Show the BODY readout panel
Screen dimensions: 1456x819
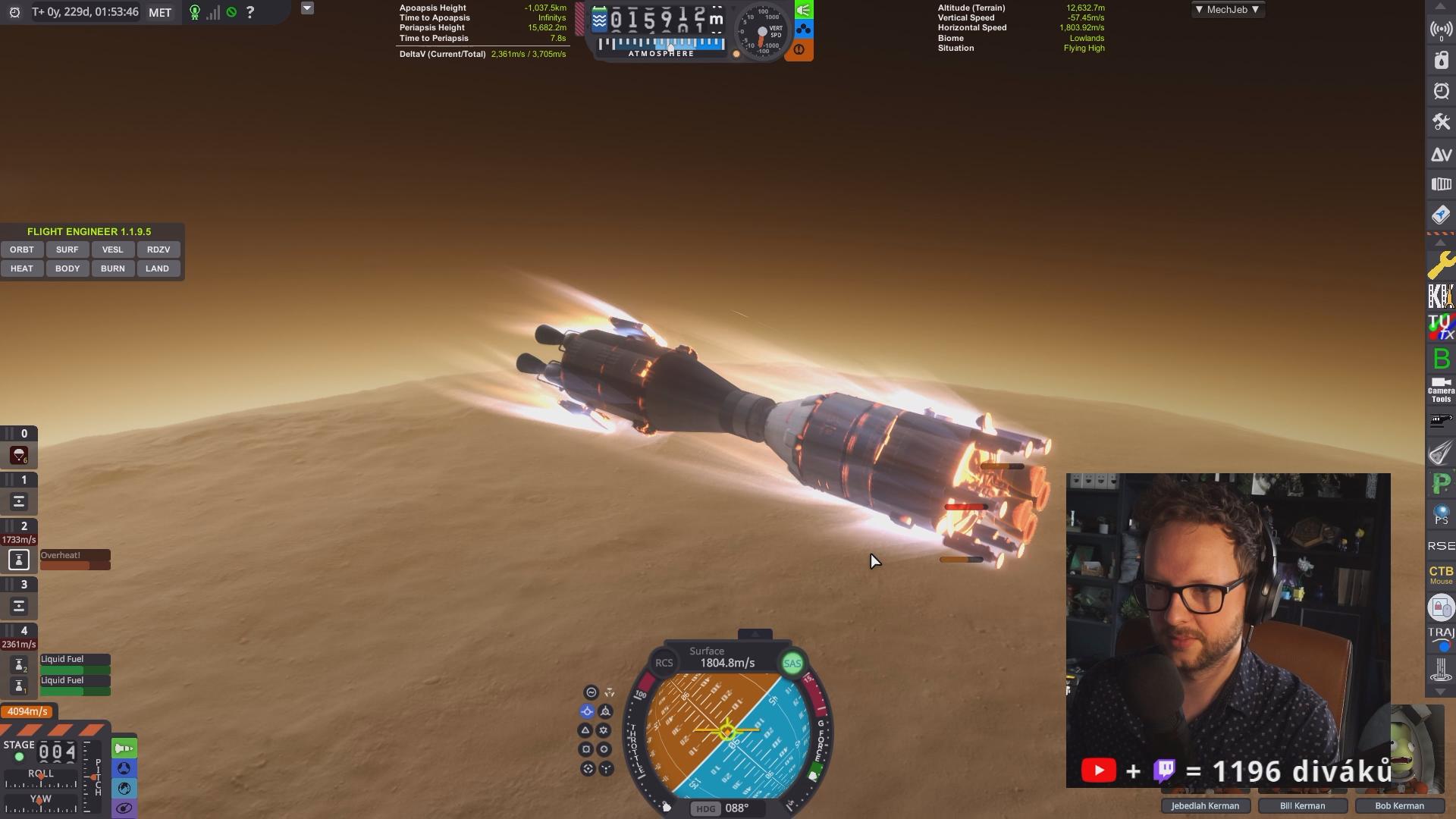point(67,268)
